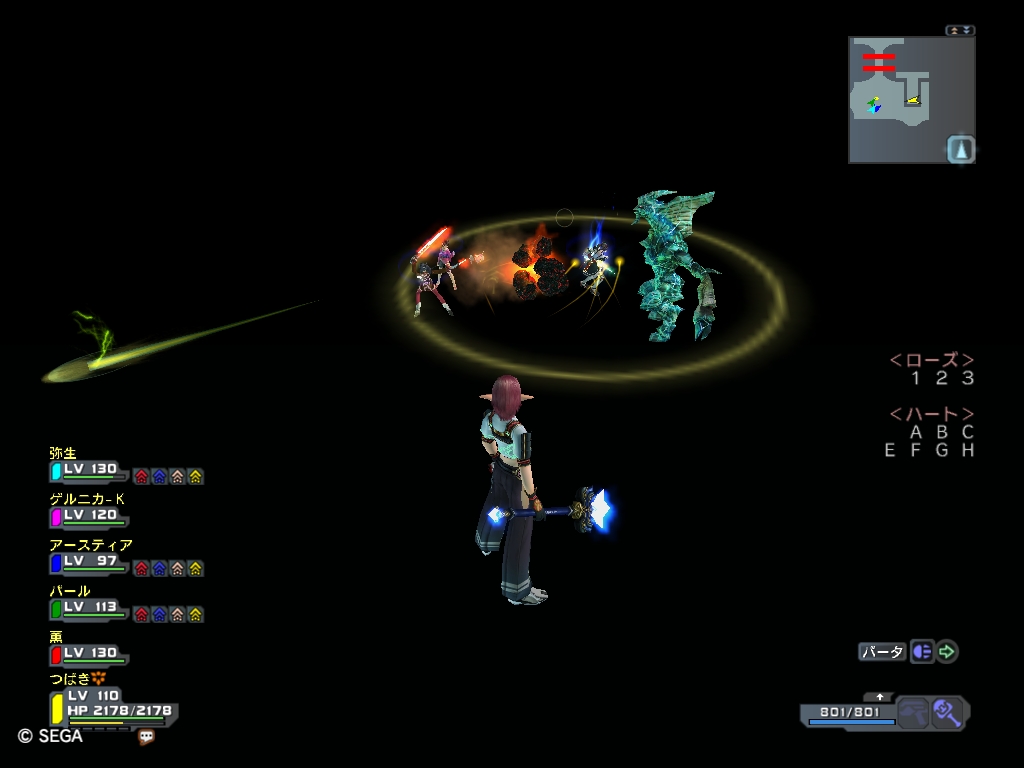Select the dimmed handgun weapon slot
The height and width of the screenshot is (768, 1024).
pos(912,713)
